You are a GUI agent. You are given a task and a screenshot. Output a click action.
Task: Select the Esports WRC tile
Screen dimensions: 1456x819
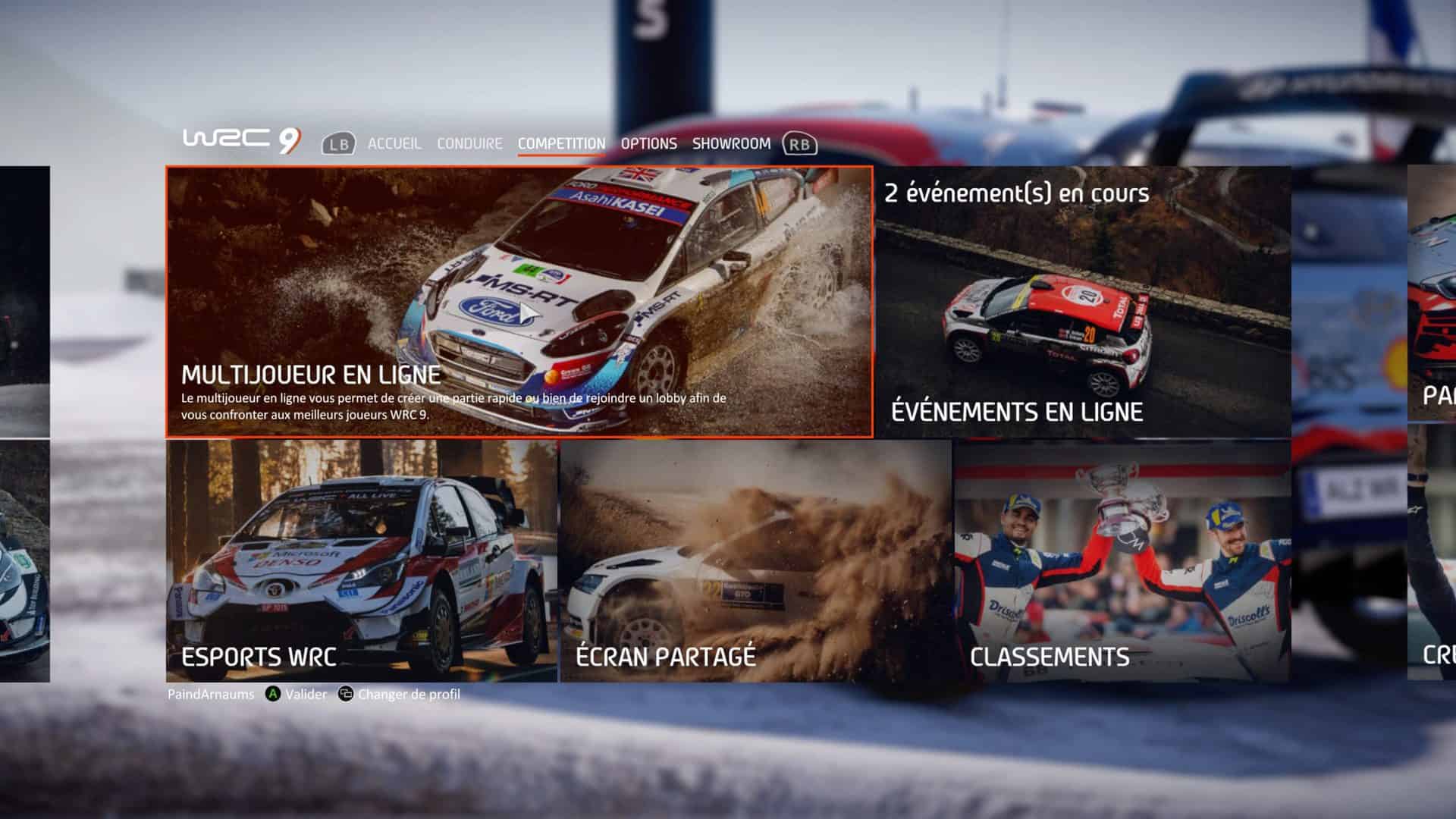362,561
